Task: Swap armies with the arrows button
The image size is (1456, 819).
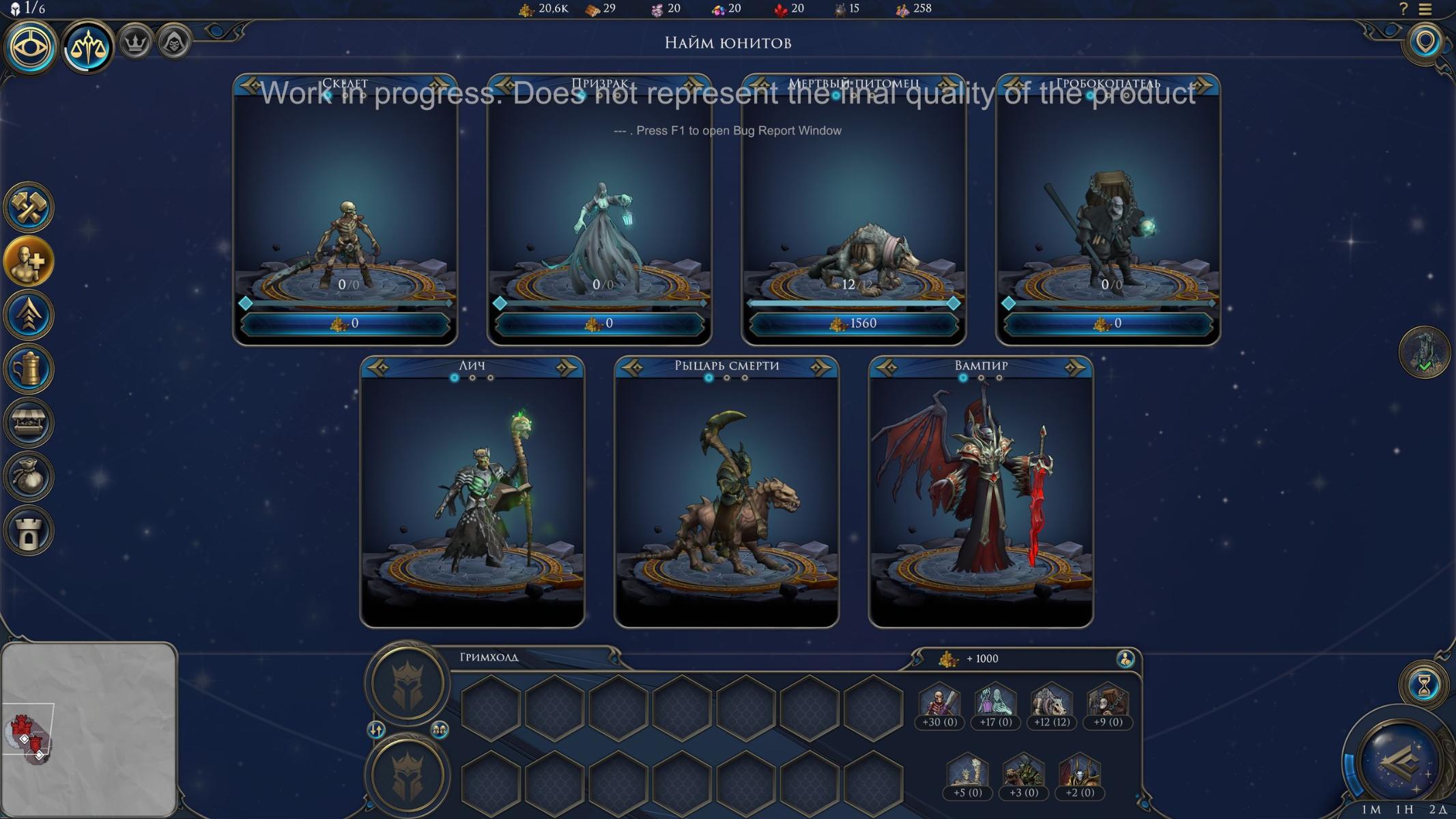Action: point(376,730)
